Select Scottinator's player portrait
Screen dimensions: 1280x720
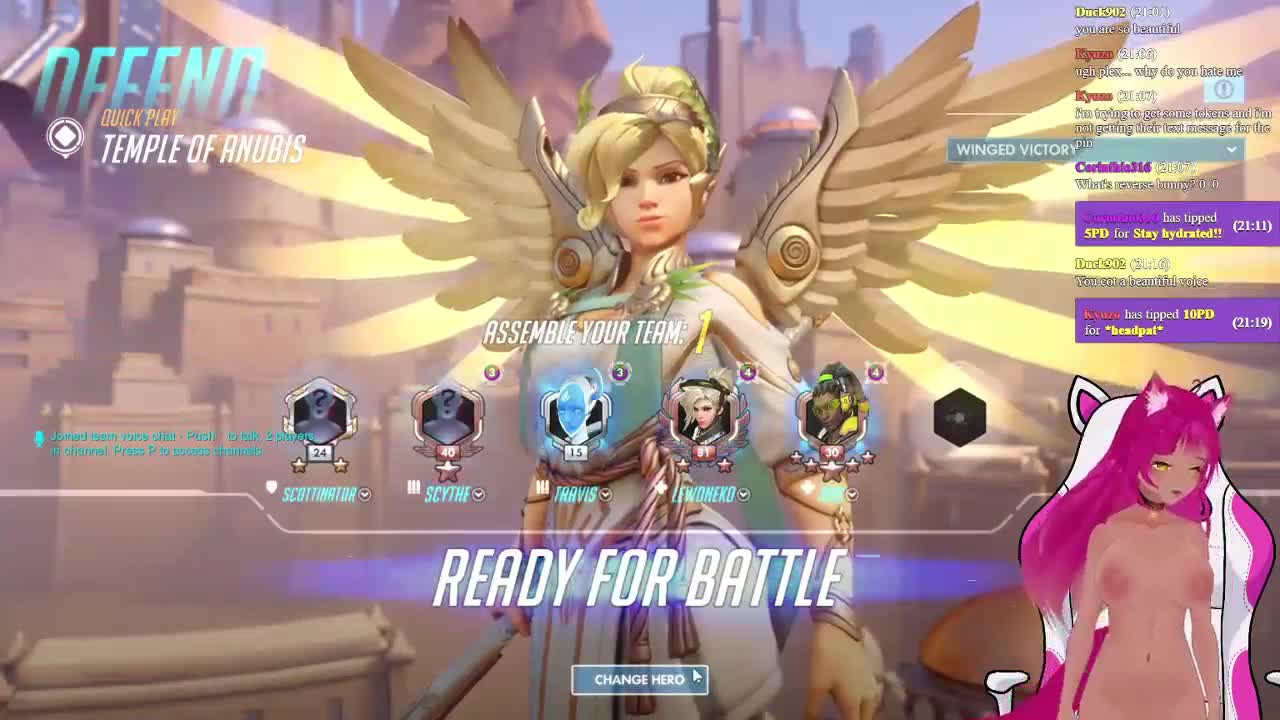coord(319,417)
